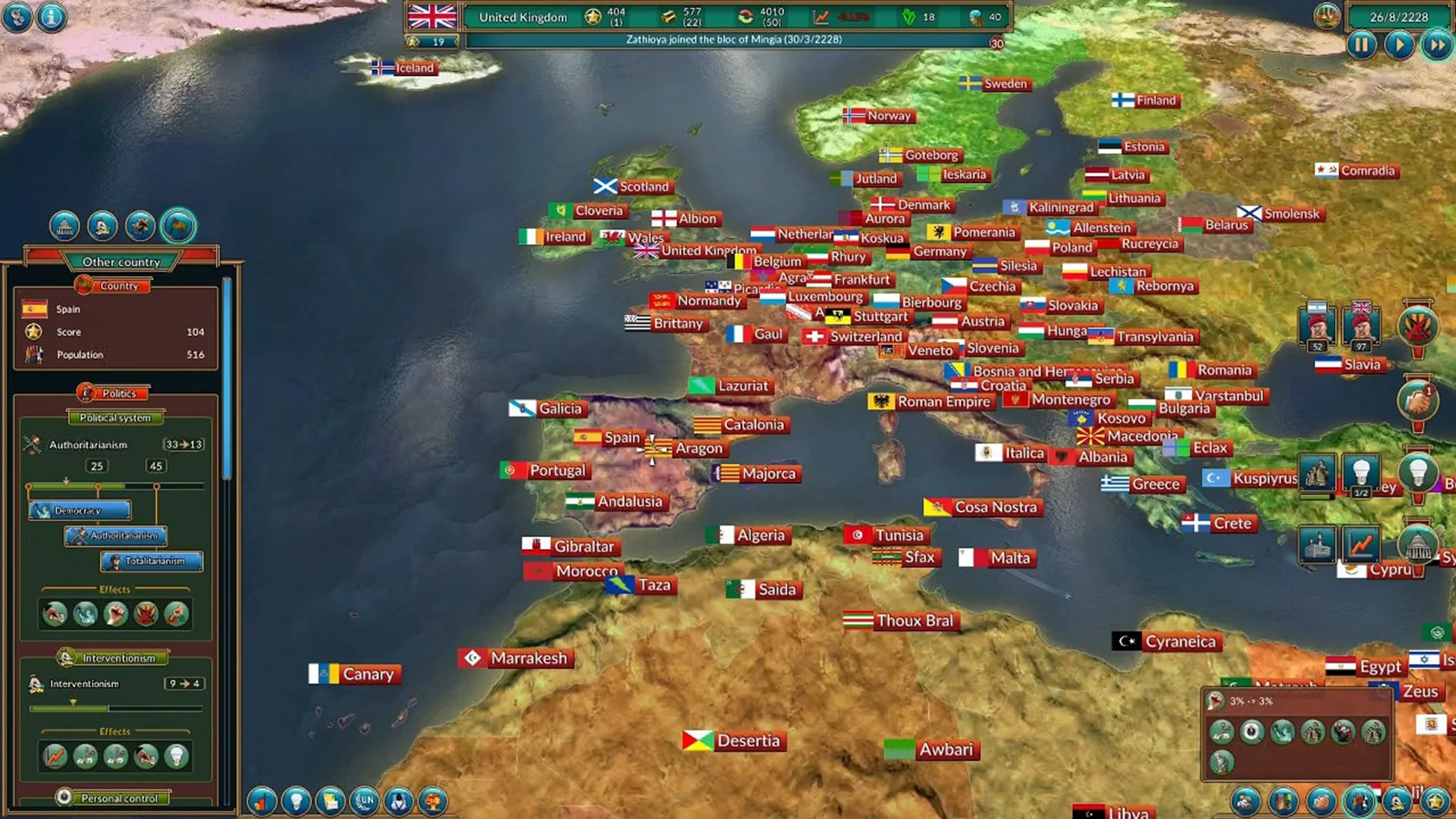
Task: Open the Politics section header in the left panel
Action: pyautogui.click(x=116, y=394)
